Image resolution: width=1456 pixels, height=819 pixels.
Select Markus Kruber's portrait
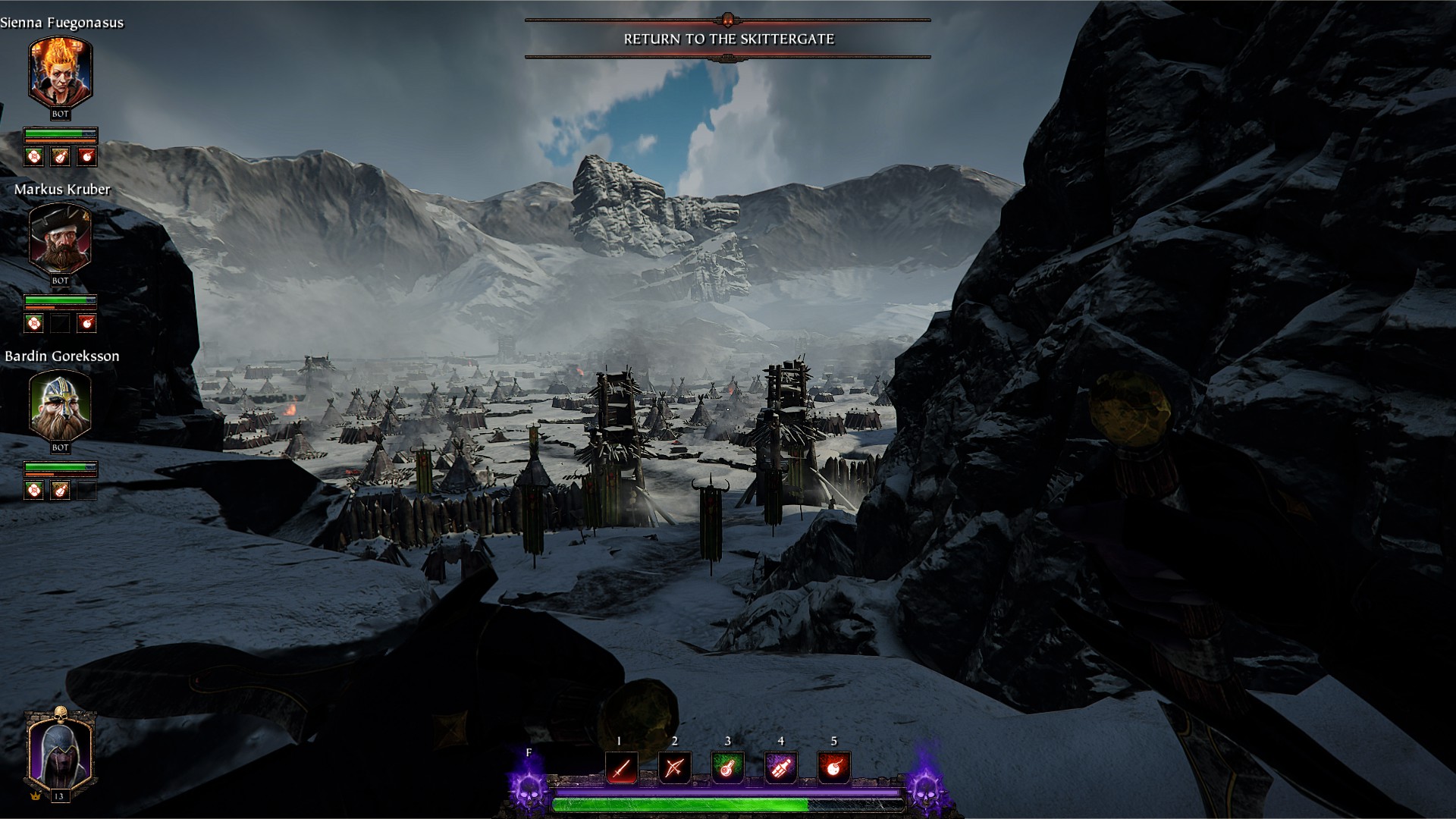60,238
